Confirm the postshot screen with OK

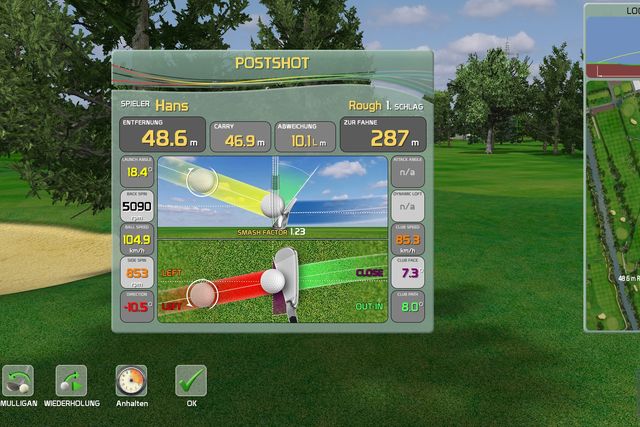click(191, 381)
